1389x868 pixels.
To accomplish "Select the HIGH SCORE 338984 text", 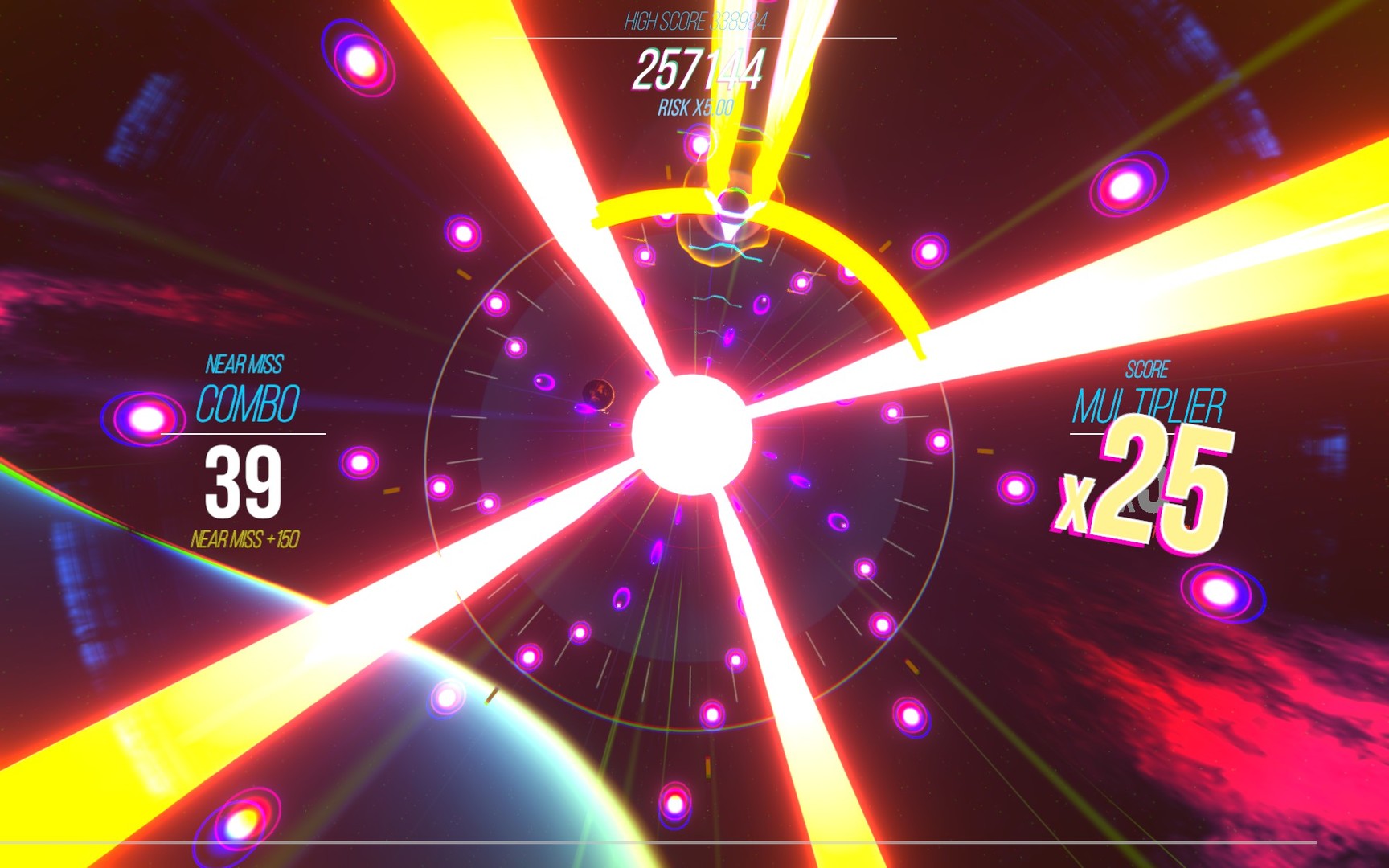I will [694, 23].
